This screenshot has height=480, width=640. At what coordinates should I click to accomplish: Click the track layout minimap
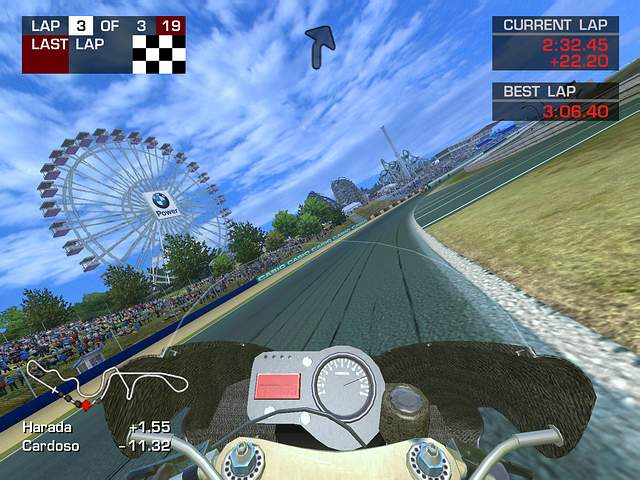[105, 384]
